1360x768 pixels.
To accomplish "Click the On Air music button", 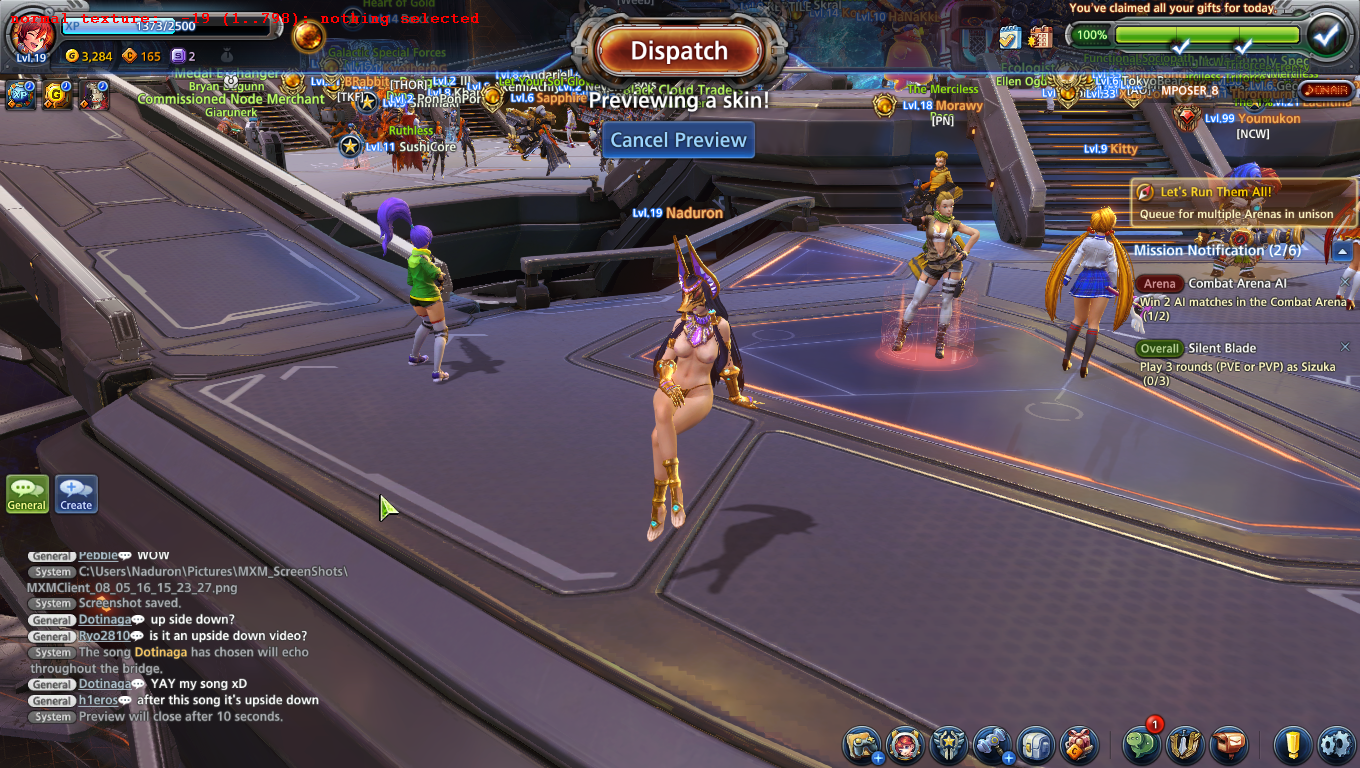I will [1326, 90].
